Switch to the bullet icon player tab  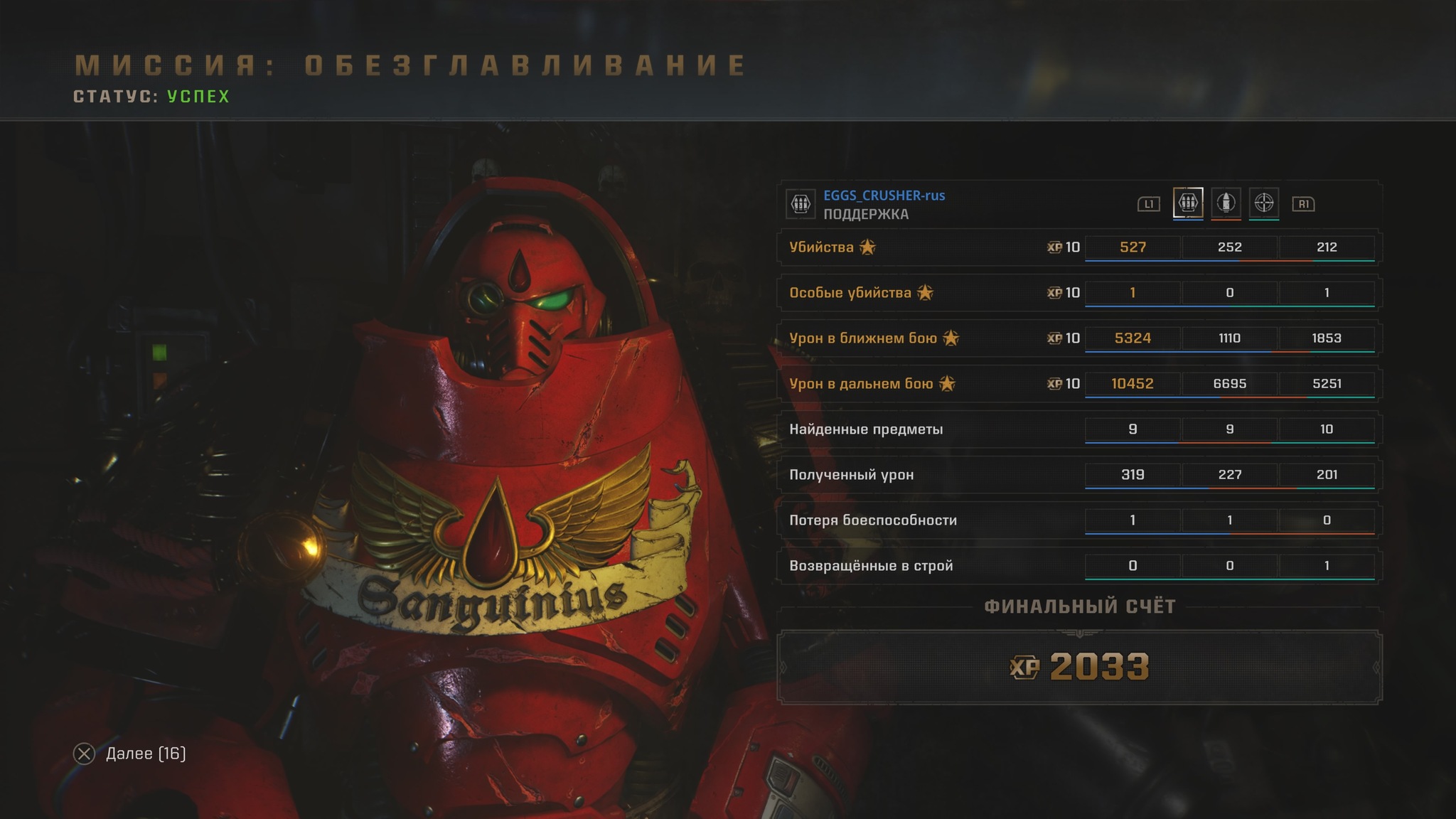(1226, 203)
